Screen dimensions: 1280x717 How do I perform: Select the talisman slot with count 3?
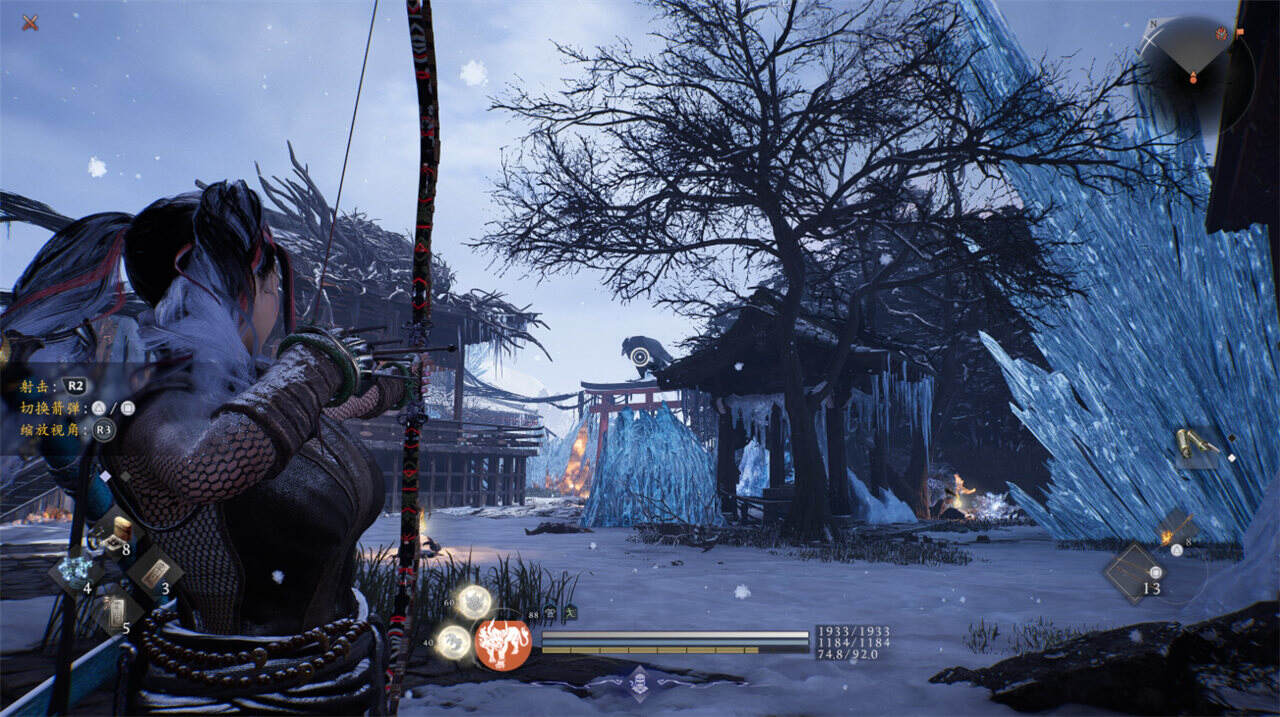point(155,573)
